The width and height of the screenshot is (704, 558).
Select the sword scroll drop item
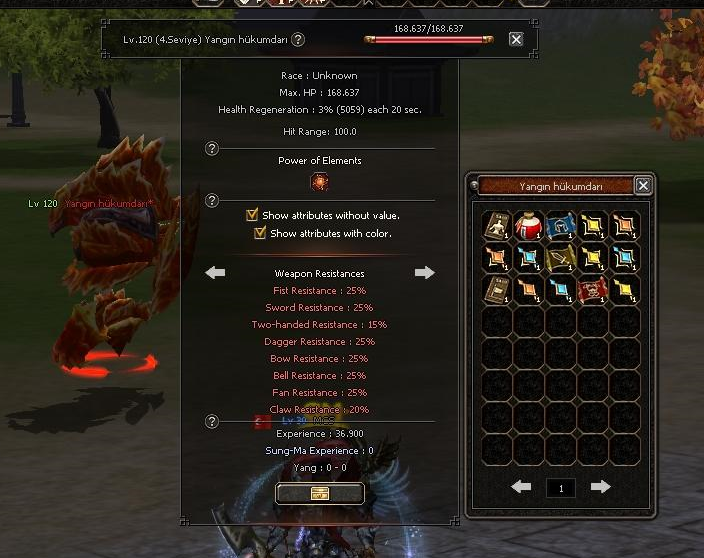pyautogui.click(x=562, y=258)
